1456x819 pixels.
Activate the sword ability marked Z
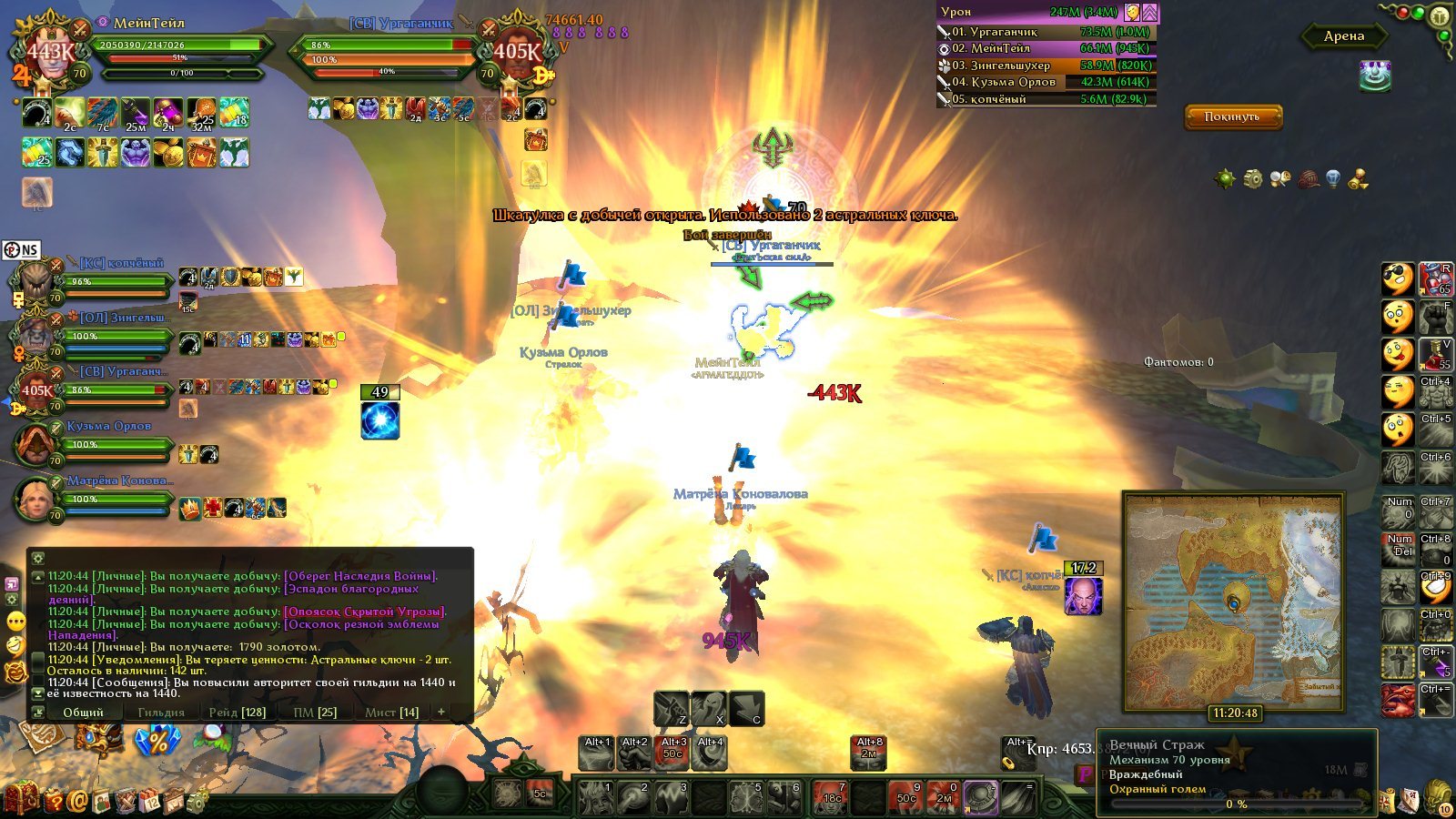click(x=671, y=709)
